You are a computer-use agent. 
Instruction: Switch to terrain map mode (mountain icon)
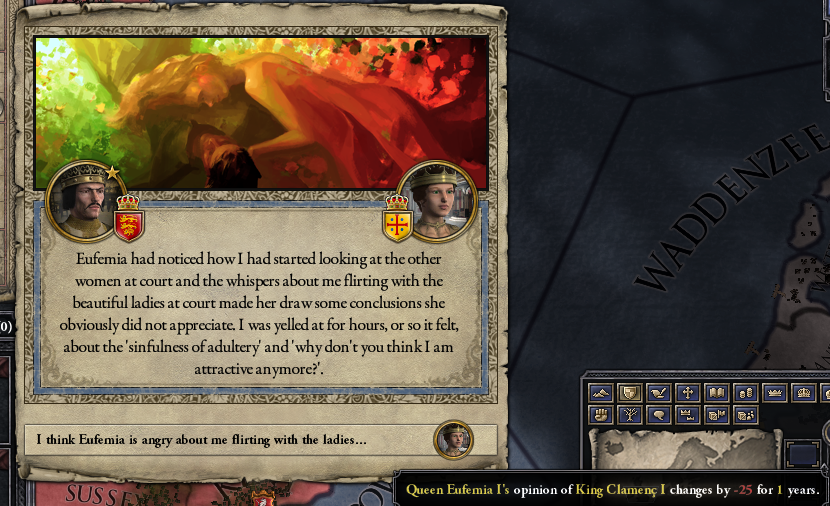(x=600, y=392)
